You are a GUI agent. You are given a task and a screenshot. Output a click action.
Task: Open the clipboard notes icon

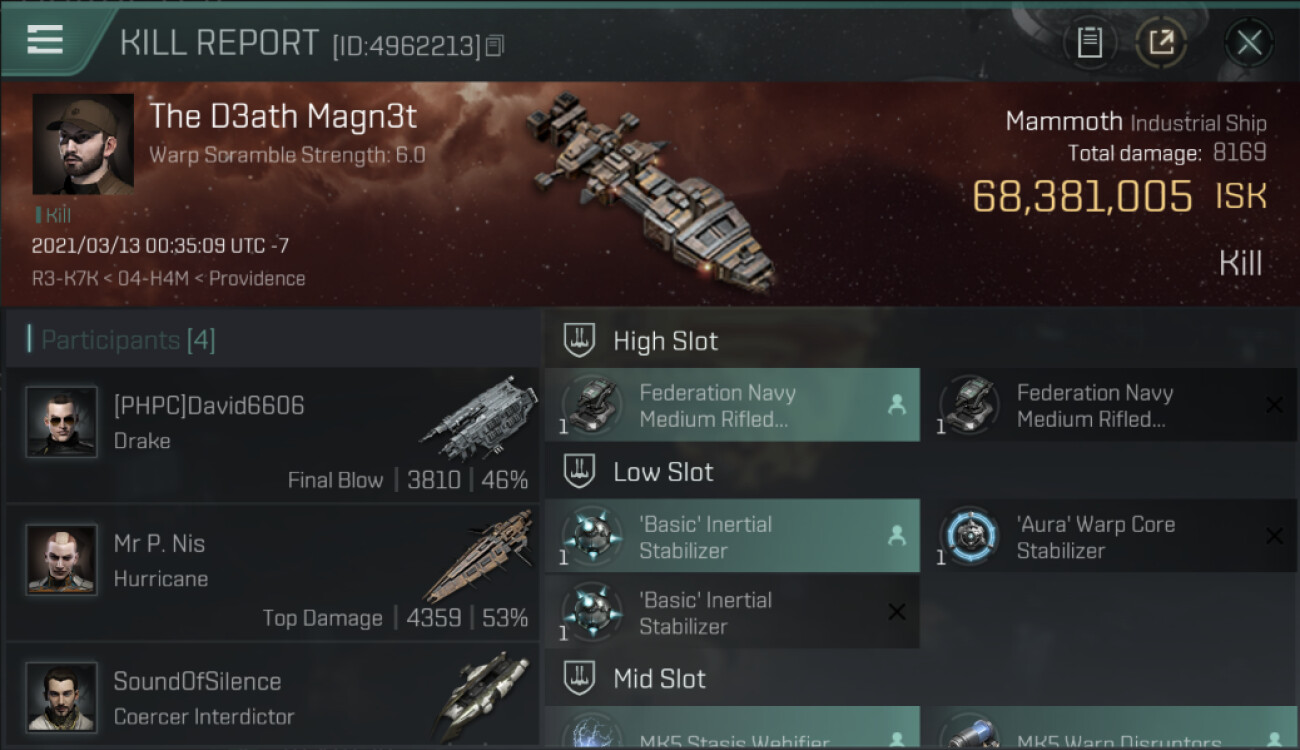coord(1089,42)
